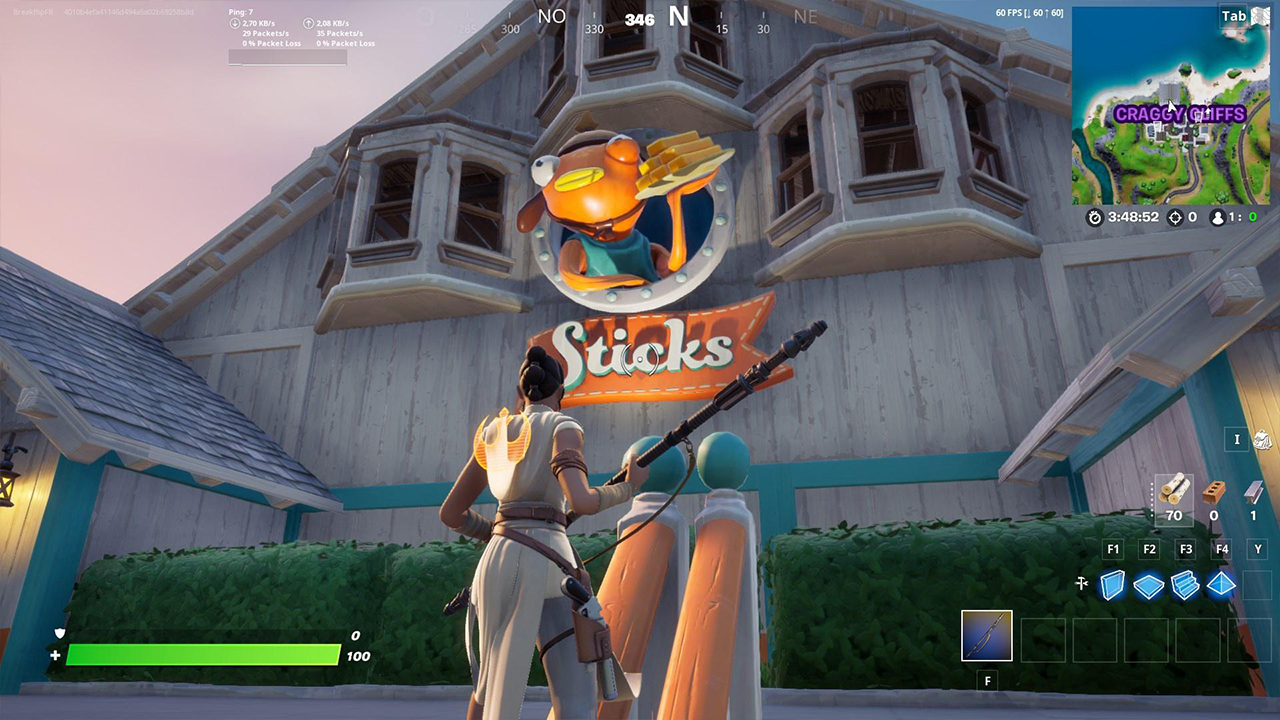1280x720 pixels.
Task: Click the map icon beside the Tab label
Action: [1262, 17]
